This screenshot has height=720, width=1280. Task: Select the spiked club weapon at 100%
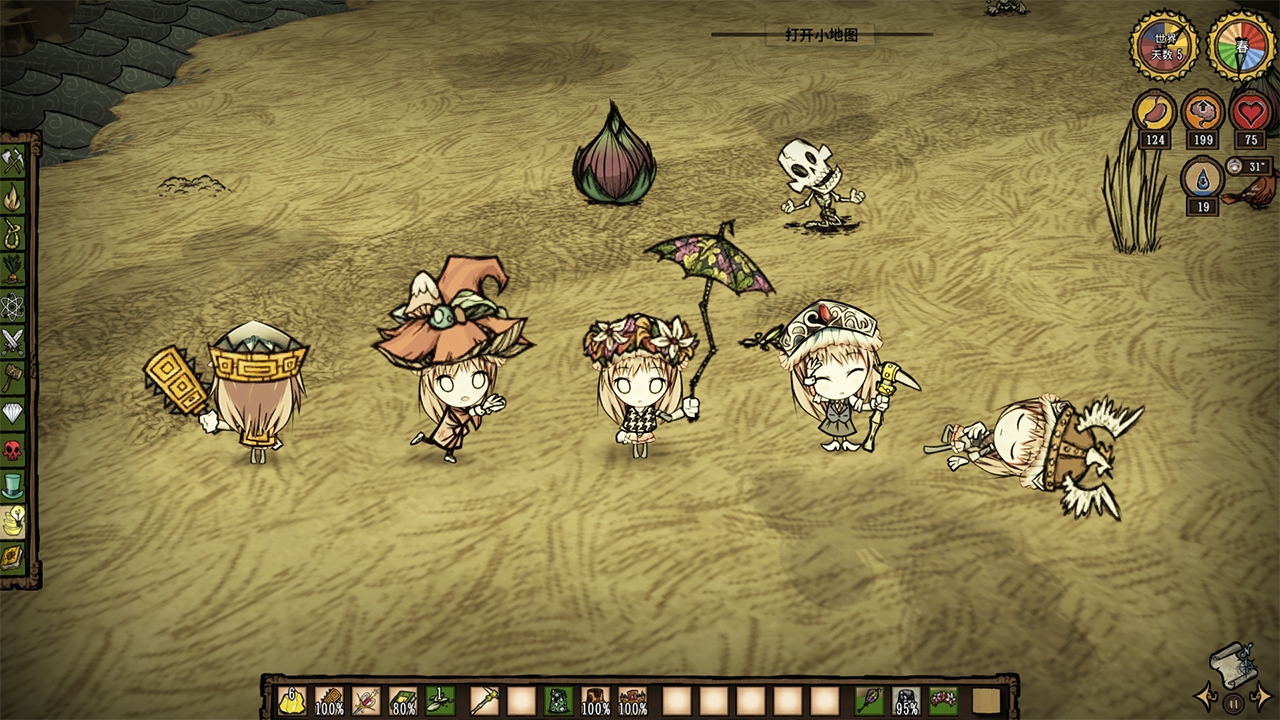(329, 700)
